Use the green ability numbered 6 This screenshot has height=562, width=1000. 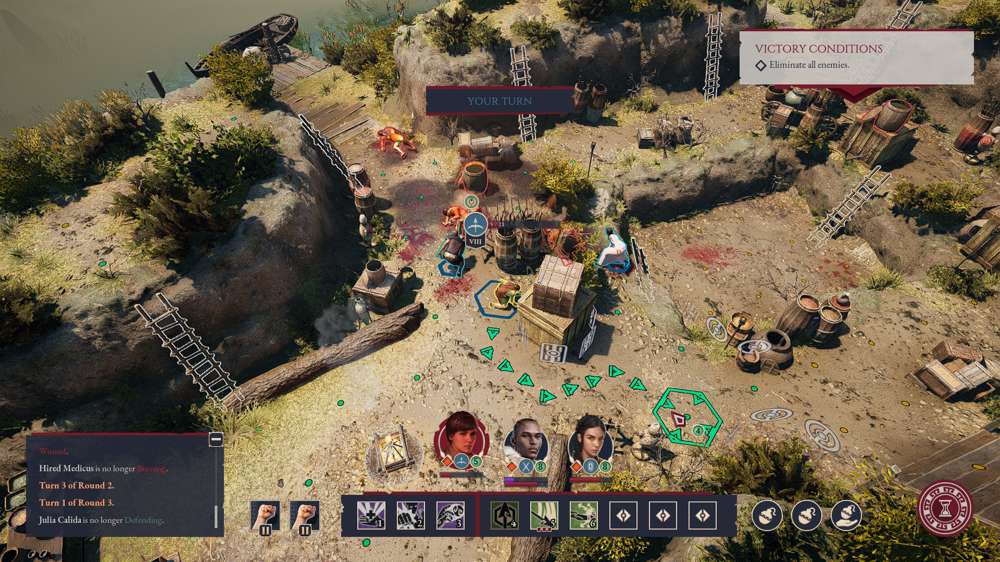click(583, 515)
